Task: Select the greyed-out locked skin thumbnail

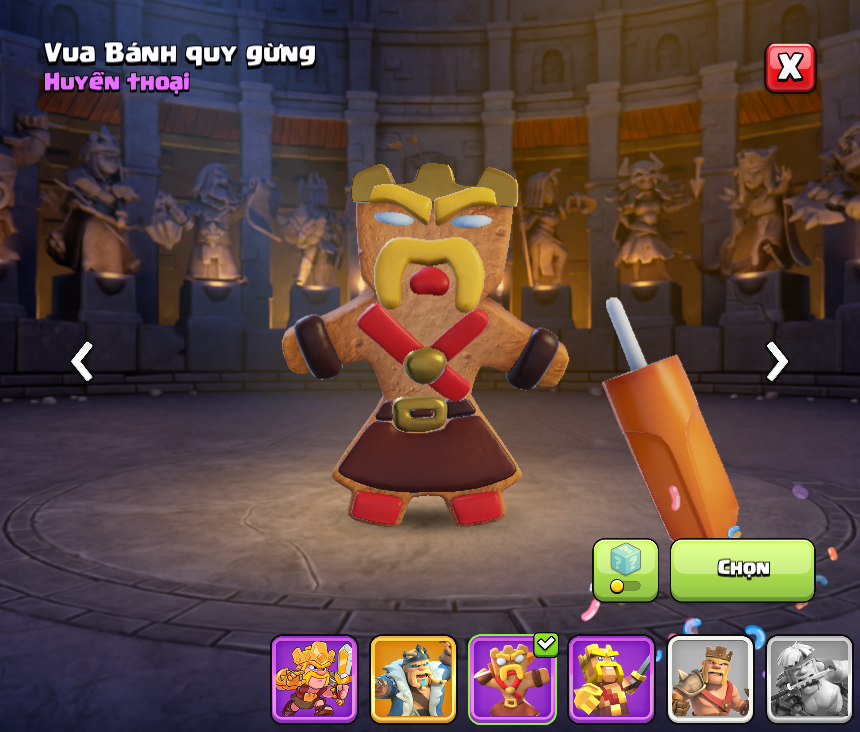Action: click(809, 679)
